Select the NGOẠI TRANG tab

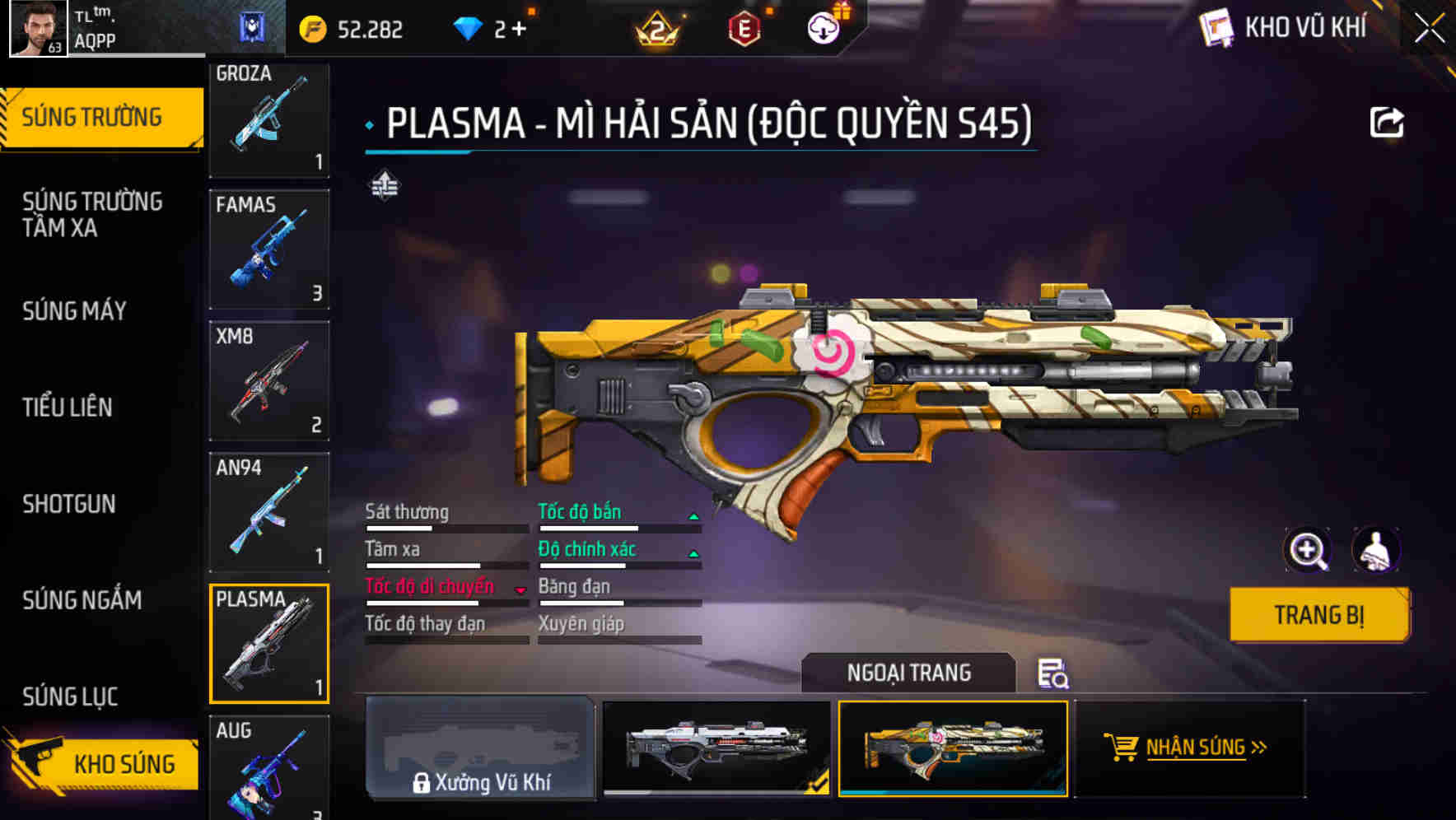pyautogui.click(x=911, y=672)
